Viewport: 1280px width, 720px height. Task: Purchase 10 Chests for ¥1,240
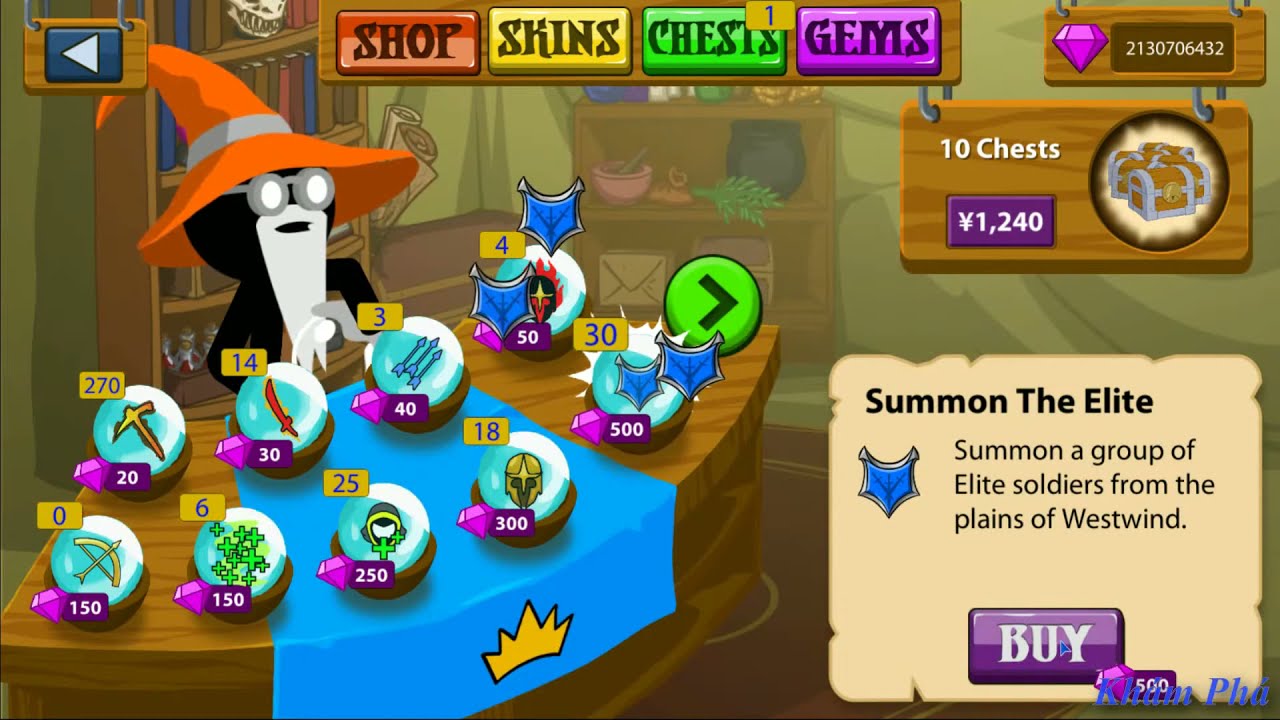pos(1000,221)
